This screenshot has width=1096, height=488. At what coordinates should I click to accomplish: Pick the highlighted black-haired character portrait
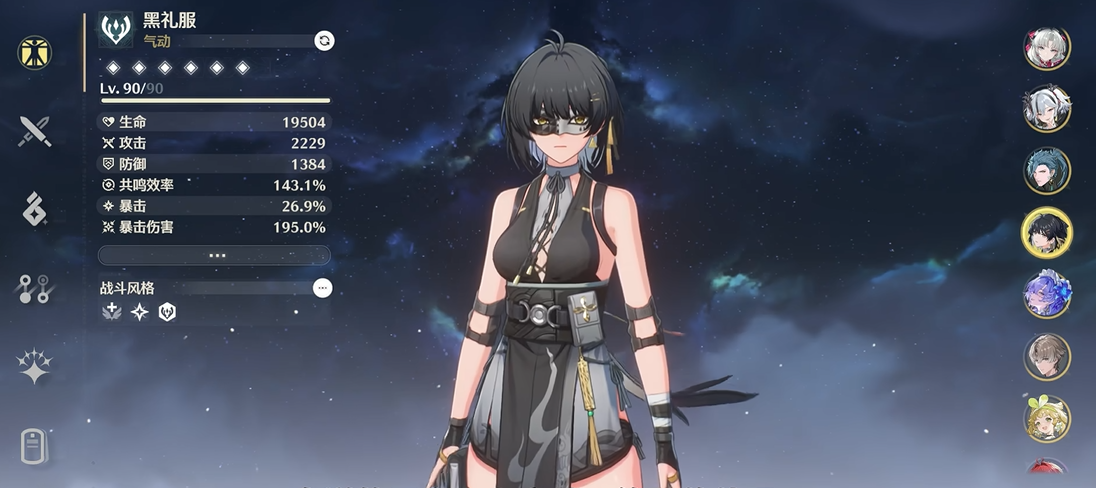tap(1047, 233)
